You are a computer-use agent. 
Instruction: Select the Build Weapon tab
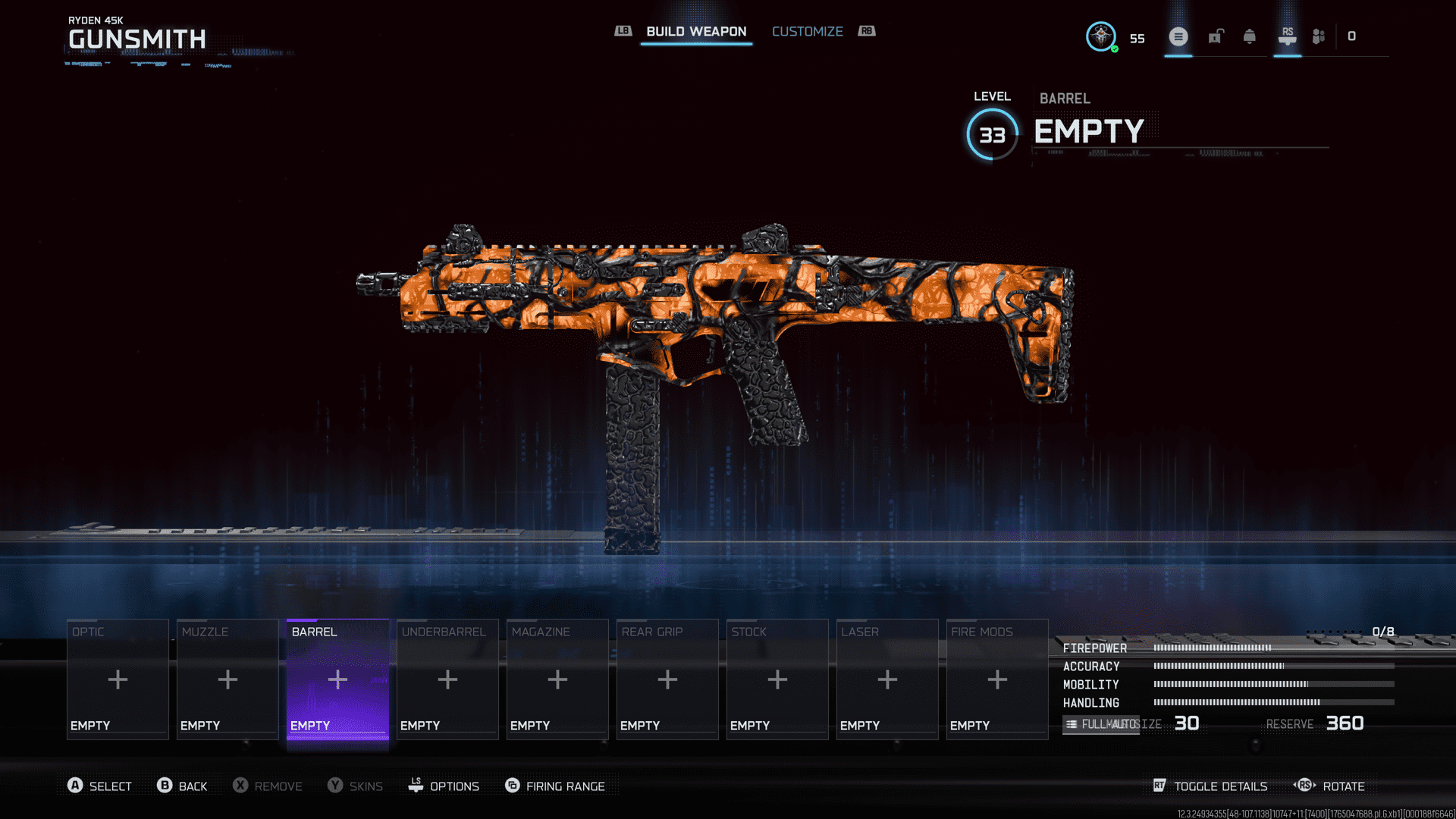tap(696, 31)
